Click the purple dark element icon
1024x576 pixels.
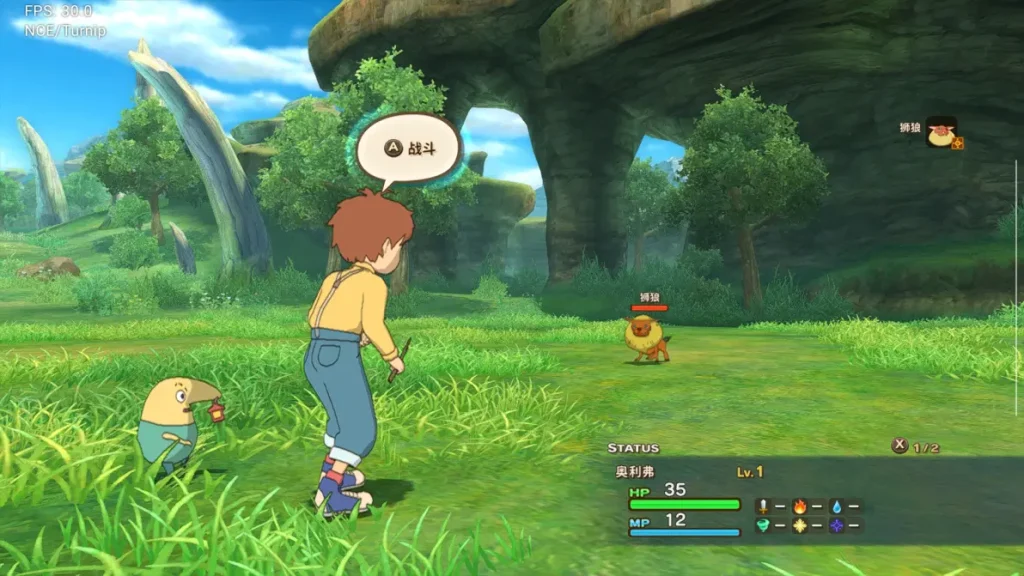click(835, 525)
